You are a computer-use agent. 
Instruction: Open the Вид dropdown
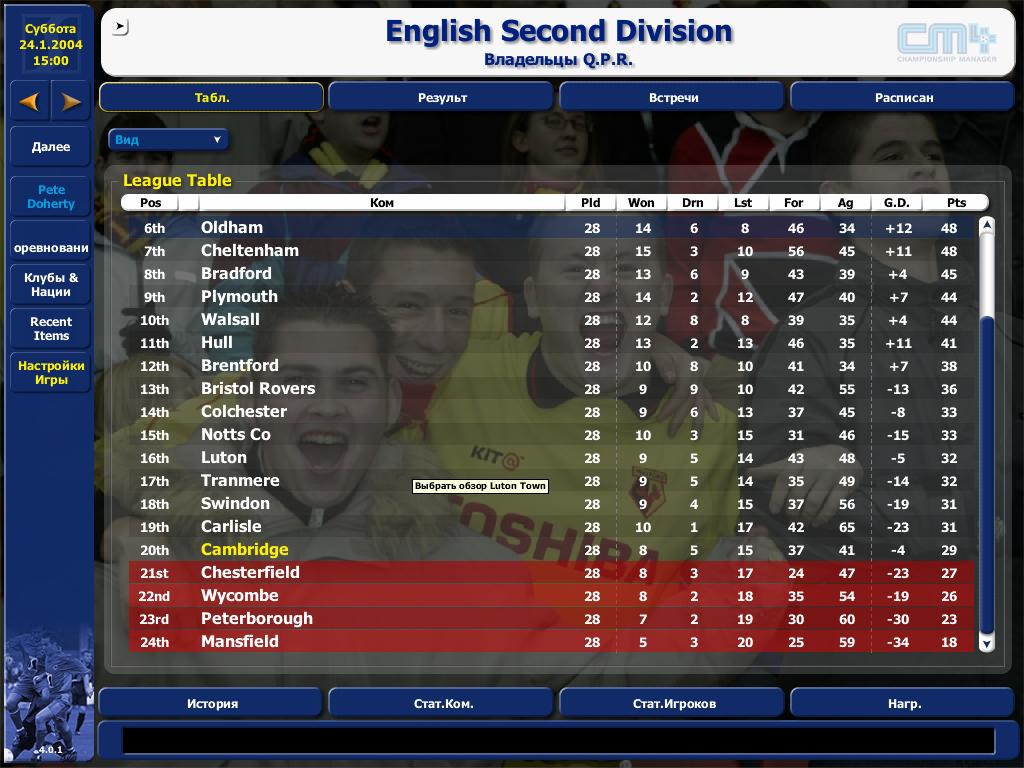tap(168, 140)
